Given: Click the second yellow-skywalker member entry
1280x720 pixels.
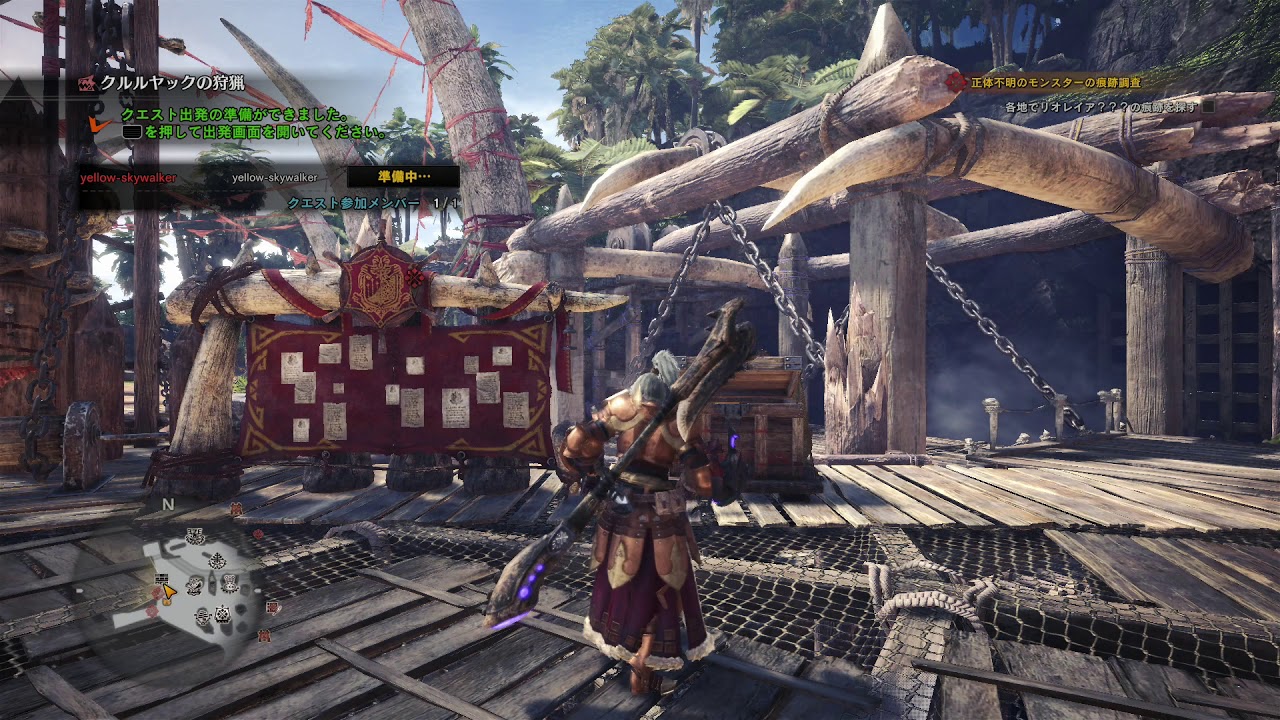Looking at the screenshot, I should [x=276, y=179].
